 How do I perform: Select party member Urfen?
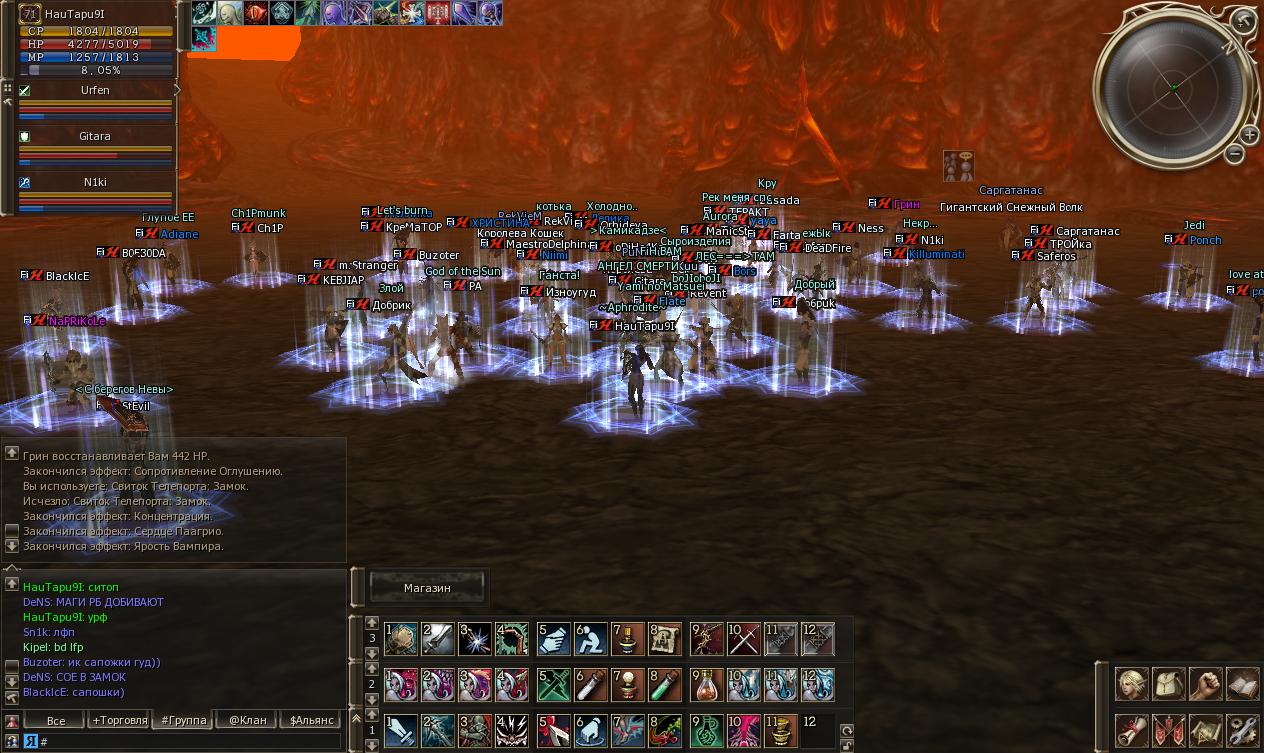click(95, 90)
